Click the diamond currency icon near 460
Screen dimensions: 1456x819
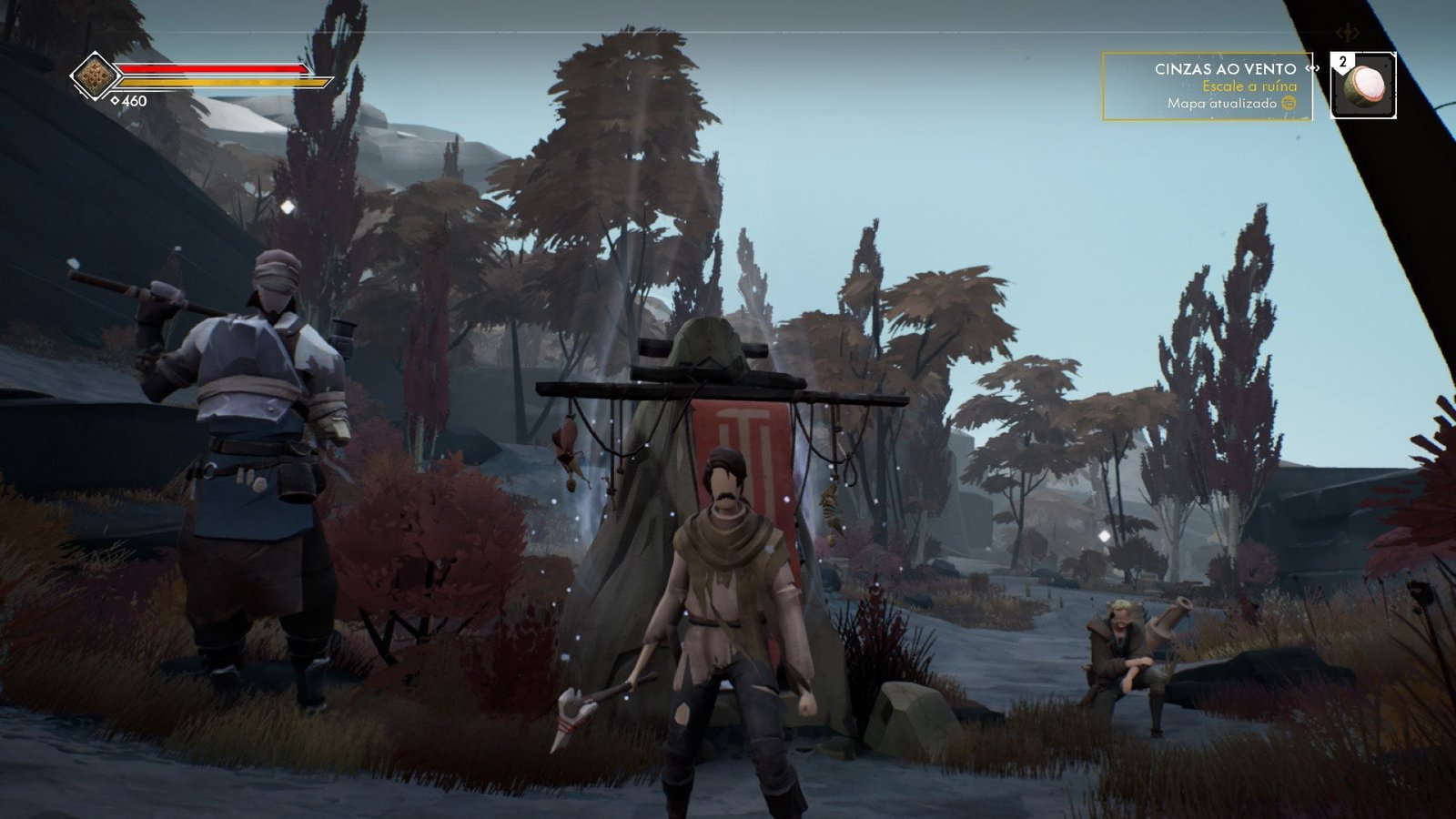coord(116,100)
